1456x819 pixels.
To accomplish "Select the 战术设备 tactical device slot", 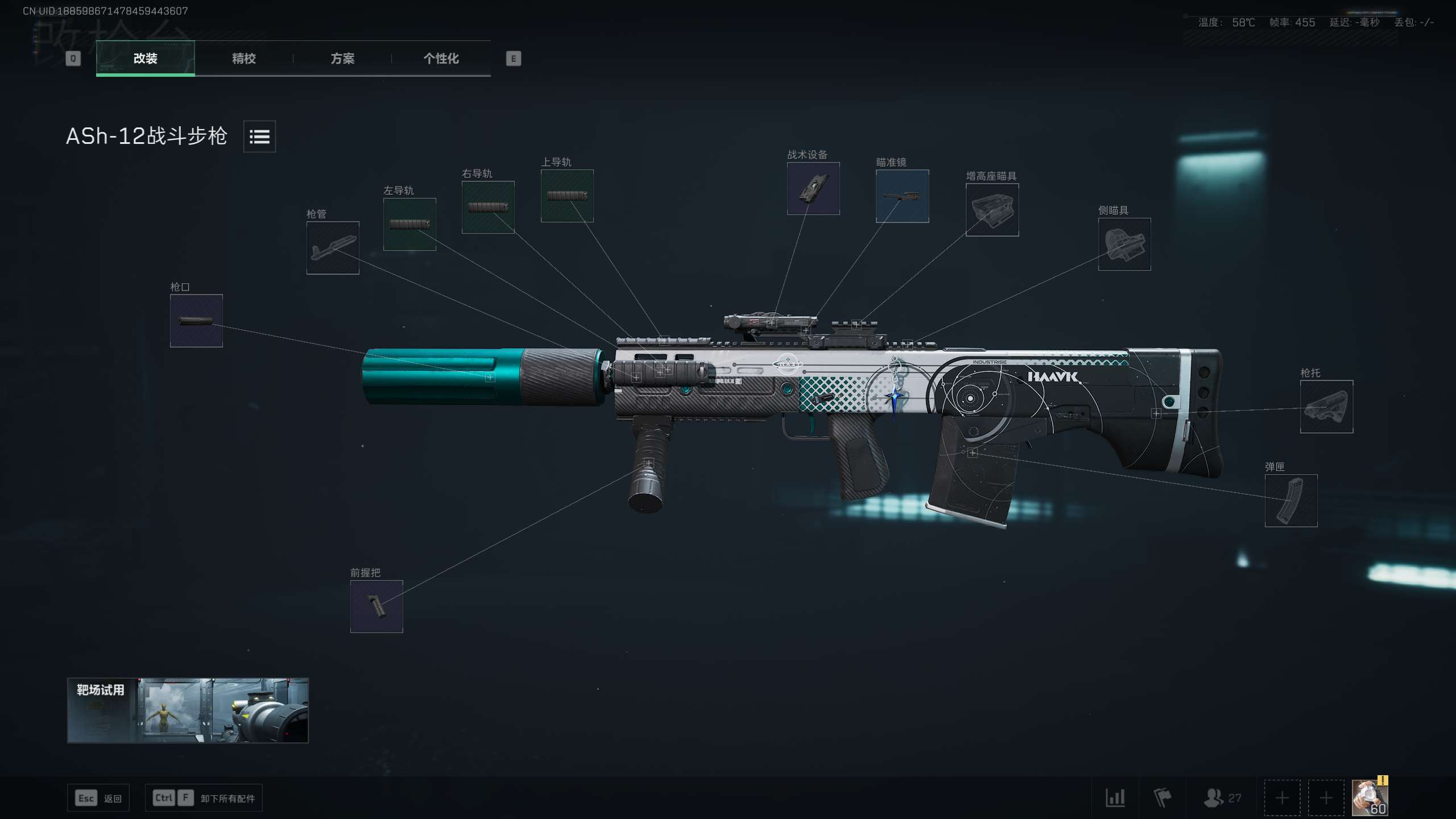I will pyautogui.click(x=813, y=188).
